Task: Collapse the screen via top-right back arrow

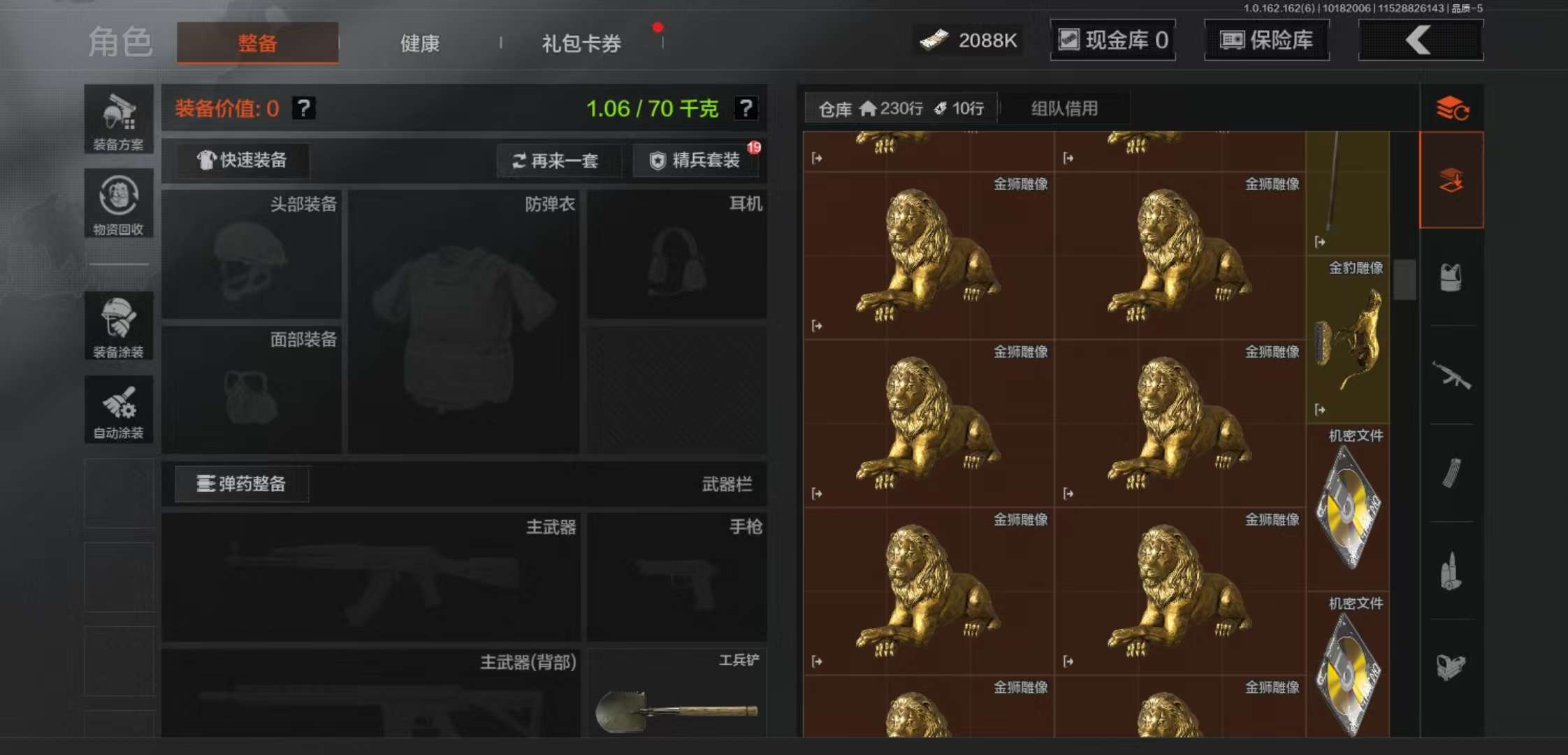Action: 1420,40
